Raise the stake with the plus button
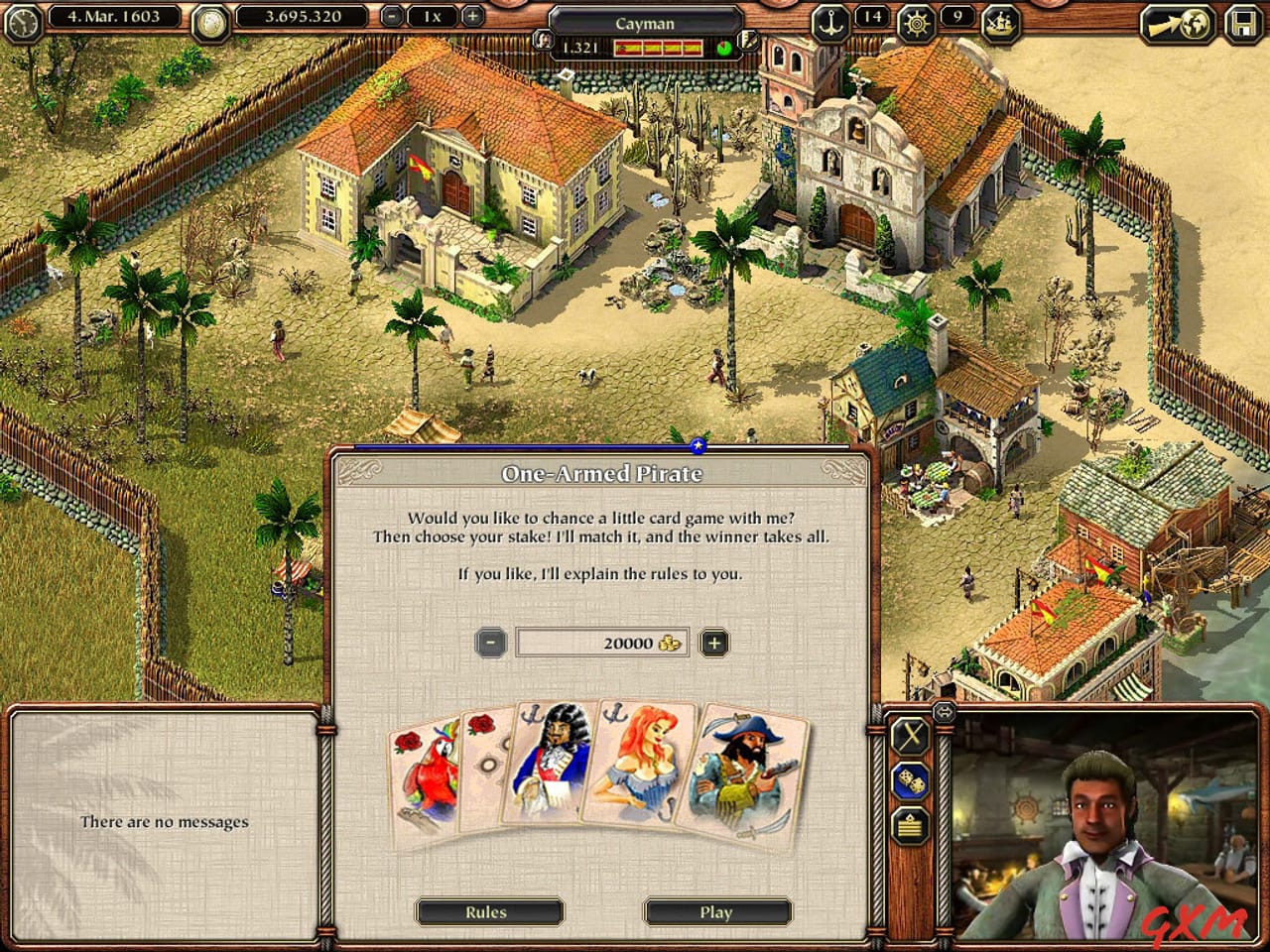This screenshot has width=1270, height=952. [x=713, y=642]
